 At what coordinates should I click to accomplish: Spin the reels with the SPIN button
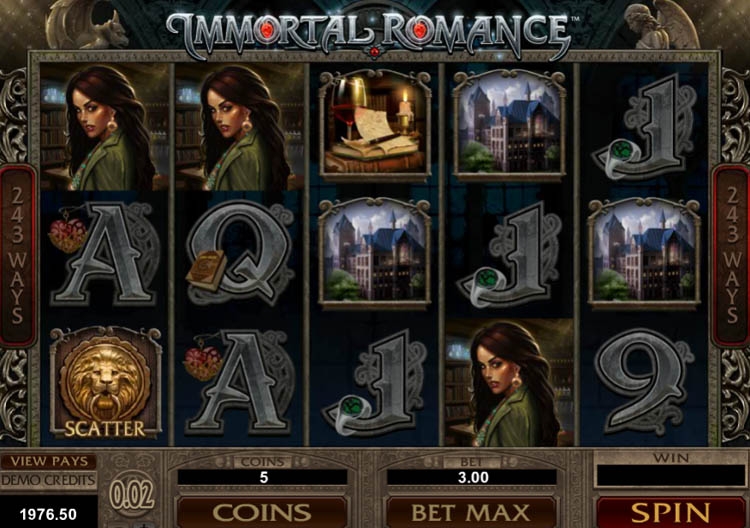(x=670, y=512)
